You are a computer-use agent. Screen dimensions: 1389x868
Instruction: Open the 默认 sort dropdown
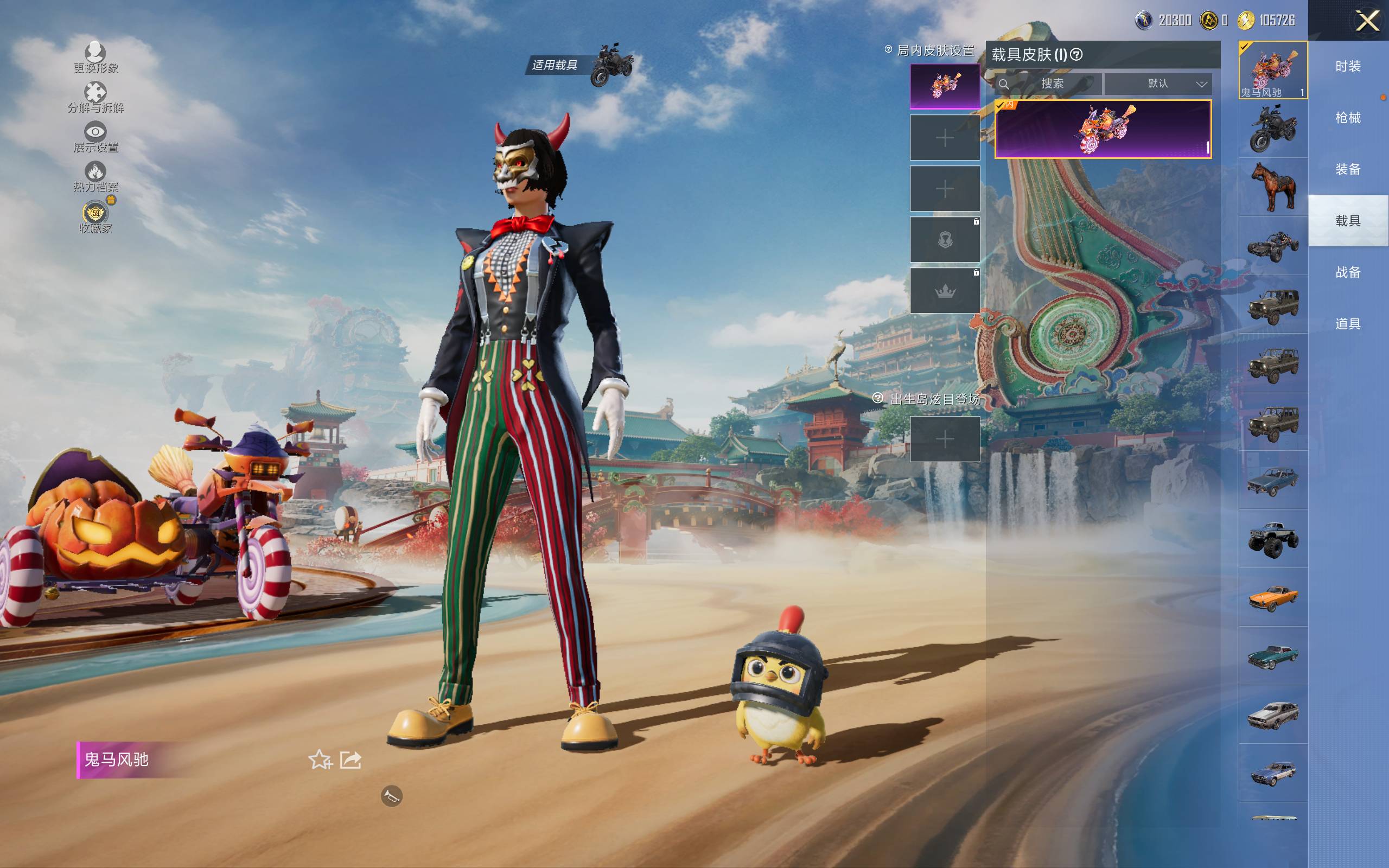(1158, 84)
